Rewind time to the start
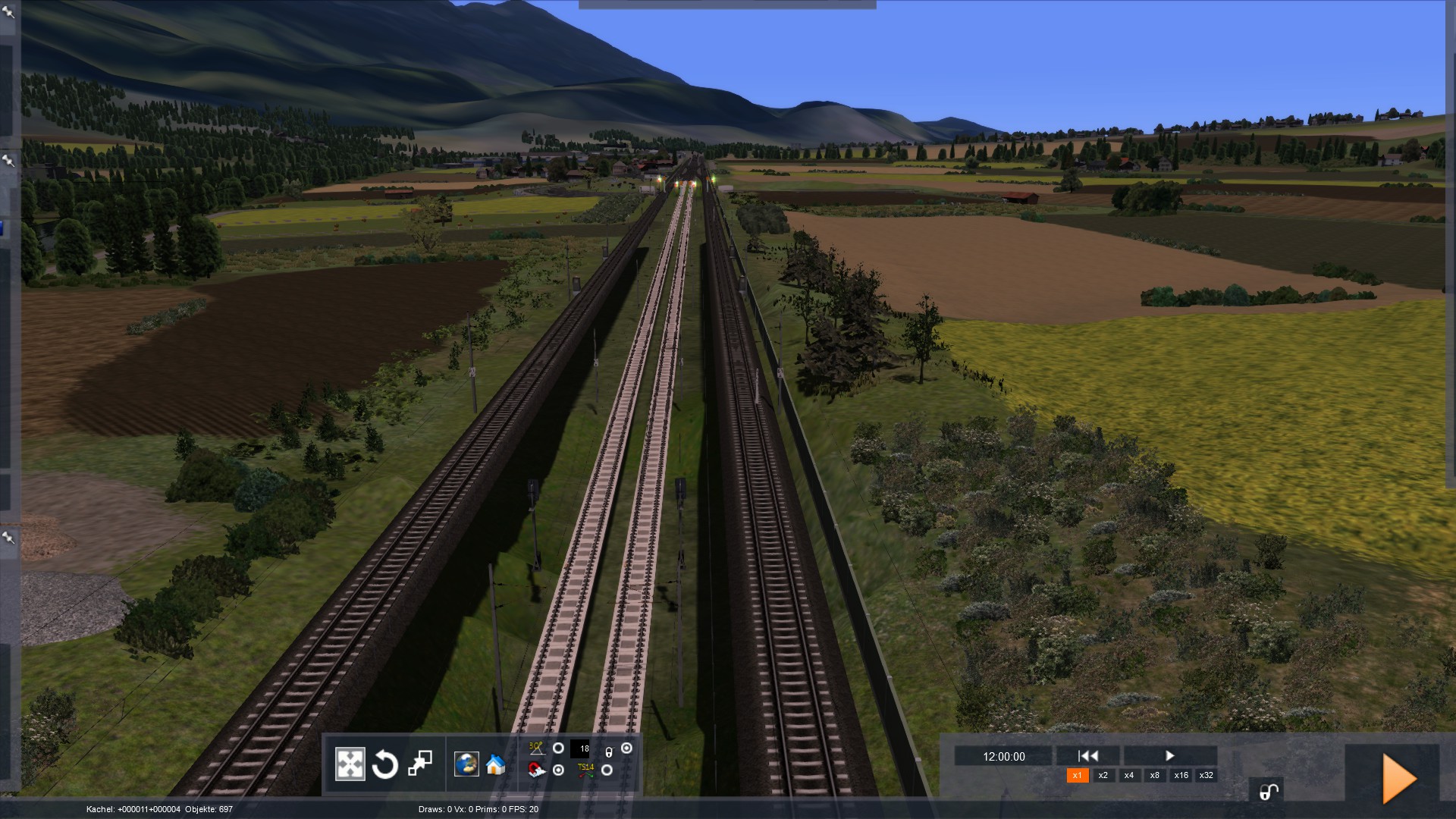This screenshot has width=1456, height=819. tap(1088, 755)
